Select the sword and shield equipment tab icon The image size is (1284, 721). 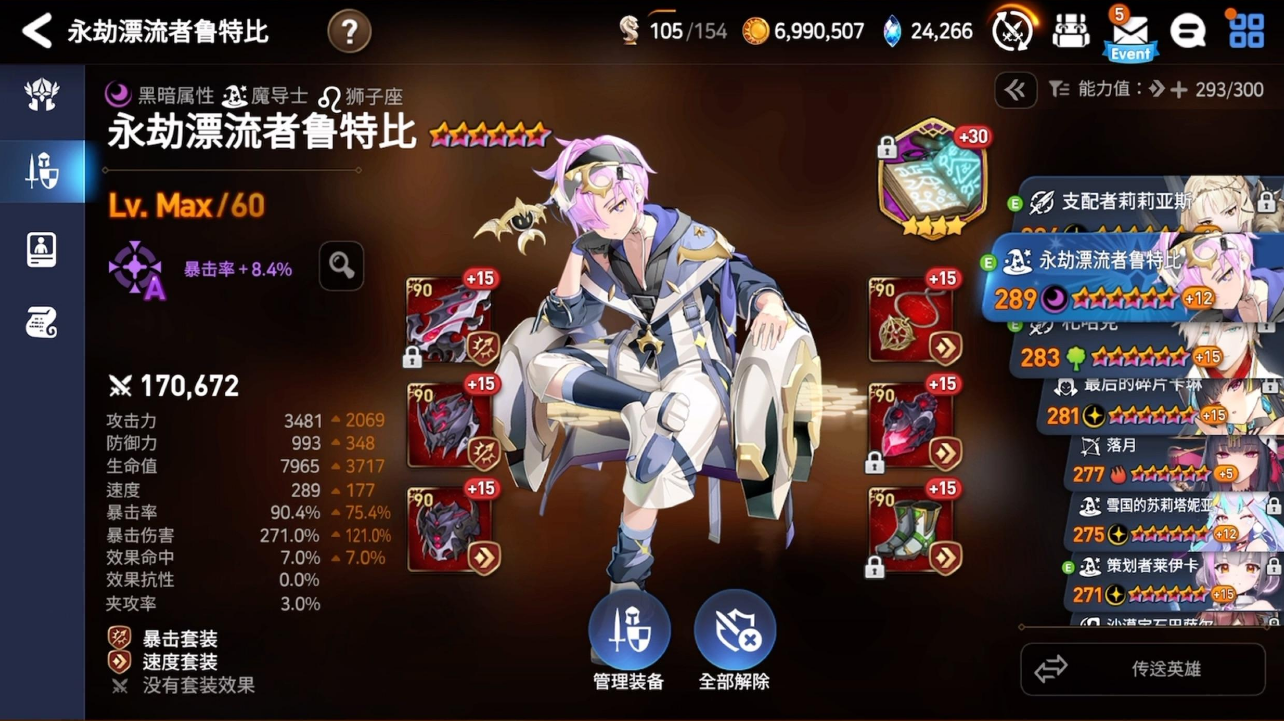pos(44,170)
